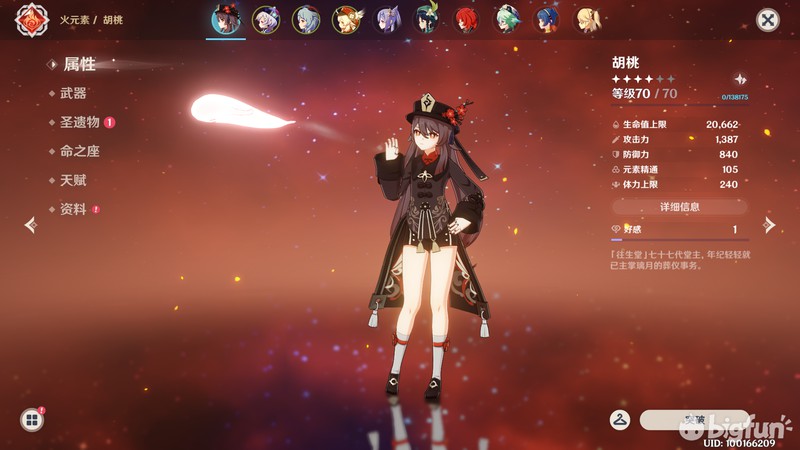Open the 武器 (Weapon) menu entry

(x=73, y=93)
